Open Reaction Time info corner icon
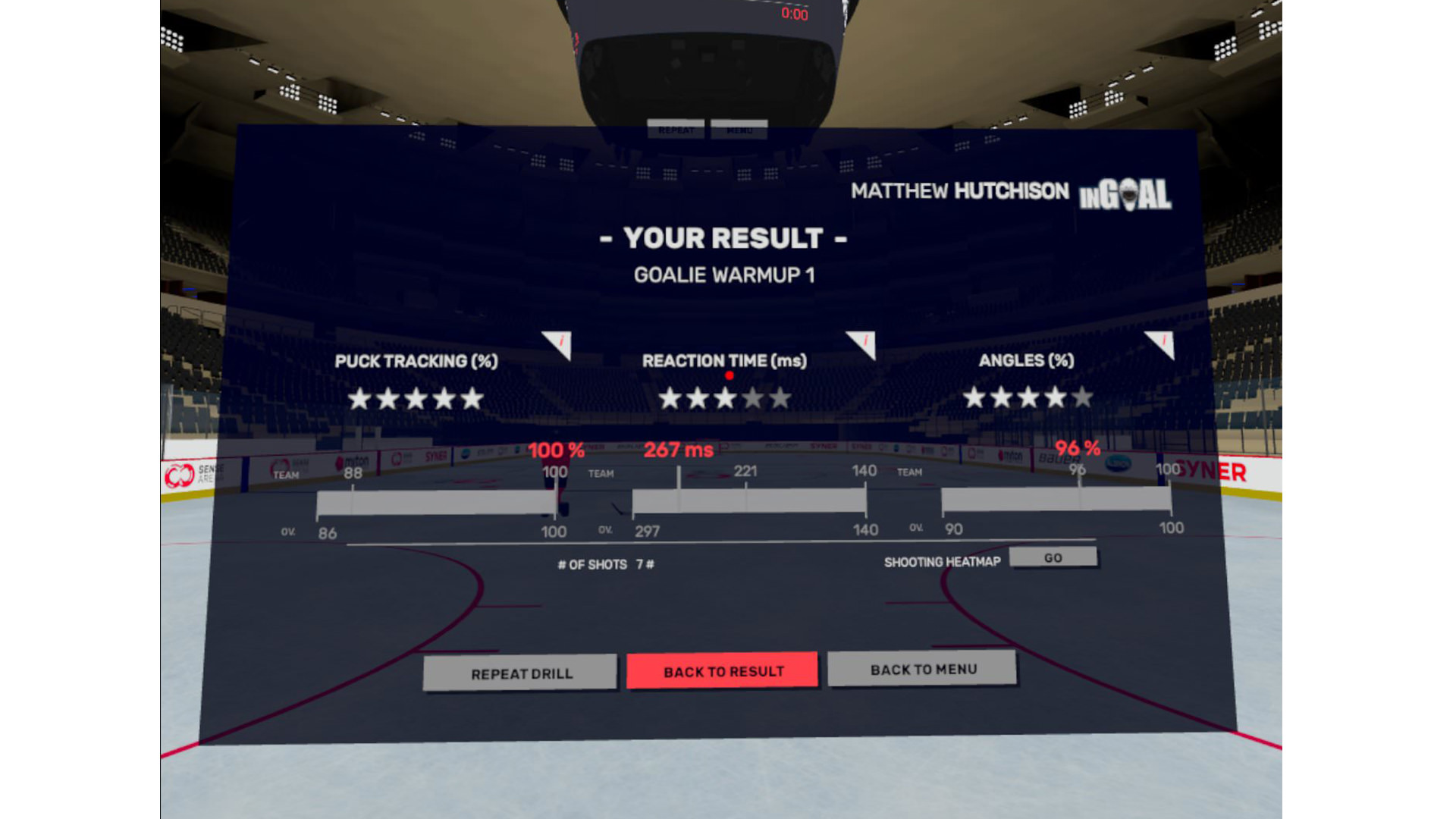The width and height of the screenshot is (1456, 819). 864,343
